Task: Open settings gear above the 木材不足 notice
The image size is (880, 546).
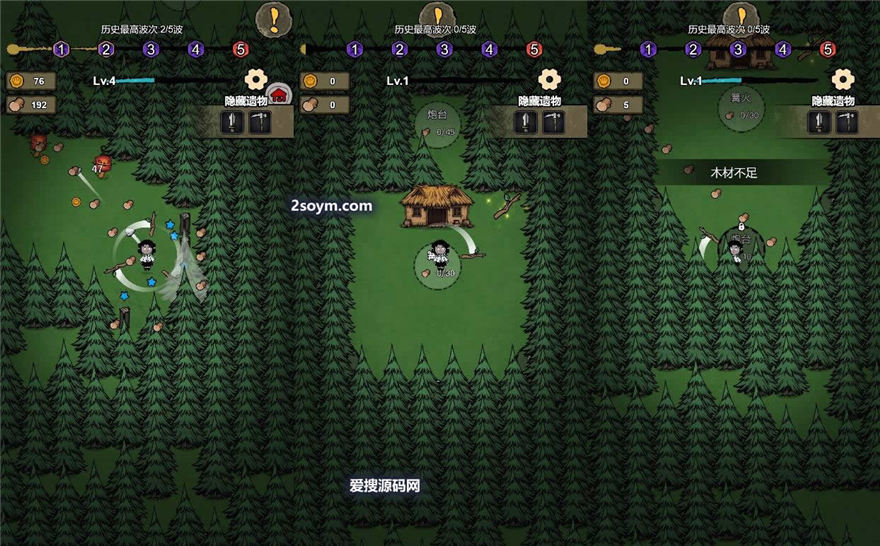Action: tap(843, 79)
